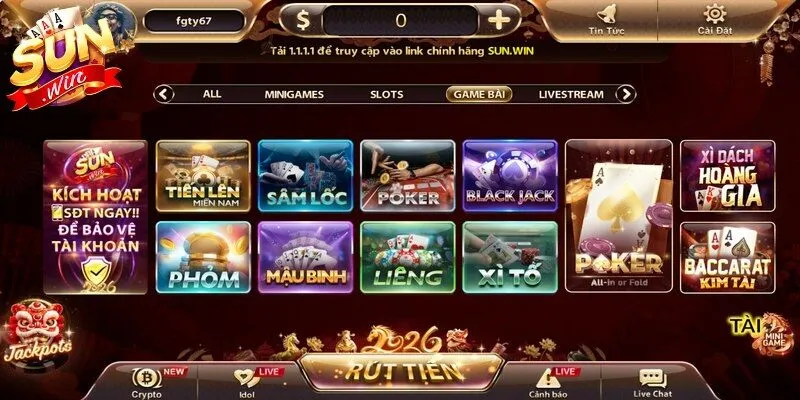This screenshot has width=800, height=400.
Task: Select the SLOTS category tab
Action: point(386,94)
